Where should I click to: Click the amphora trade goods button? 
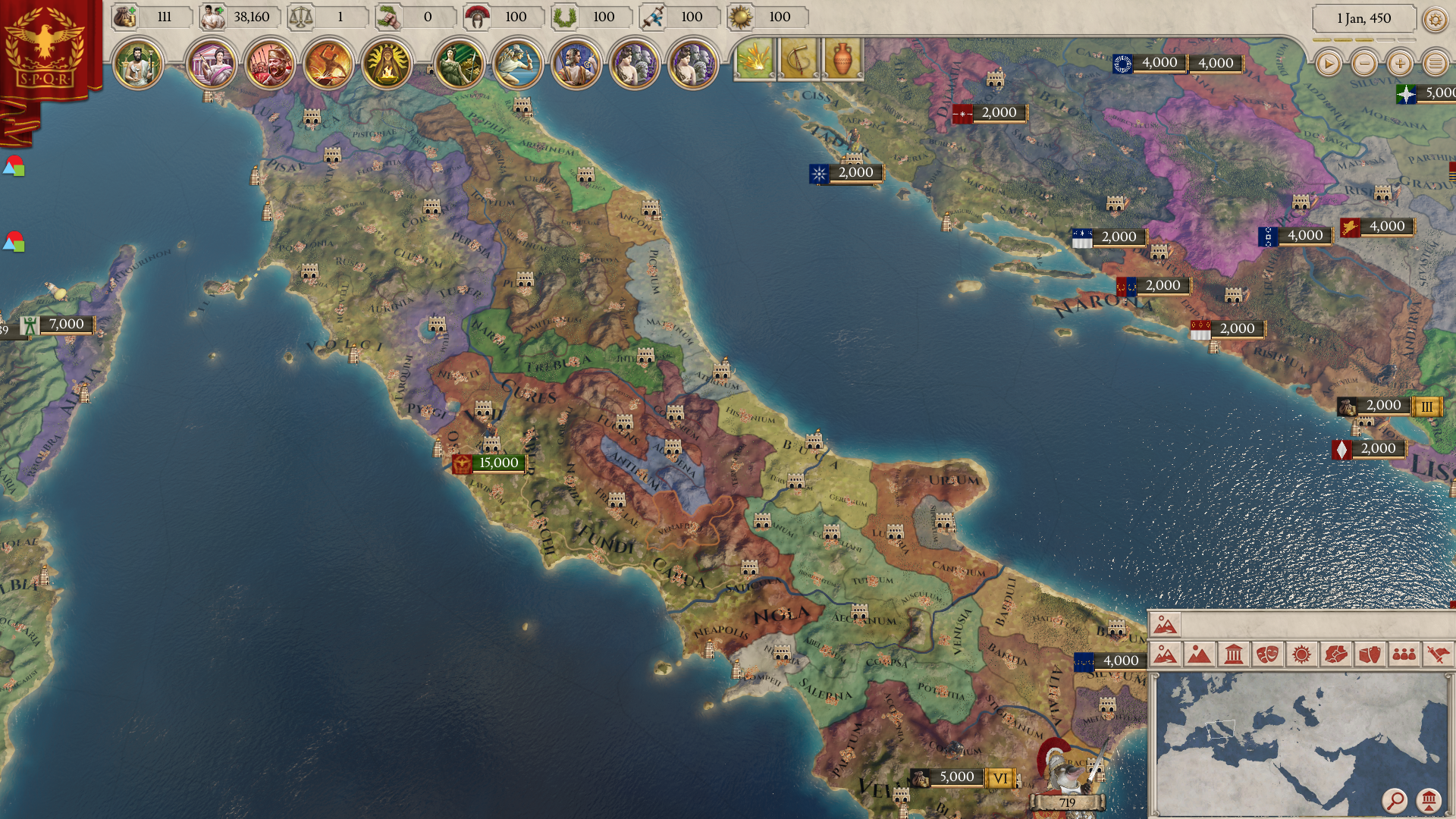[x=842, y=58]
